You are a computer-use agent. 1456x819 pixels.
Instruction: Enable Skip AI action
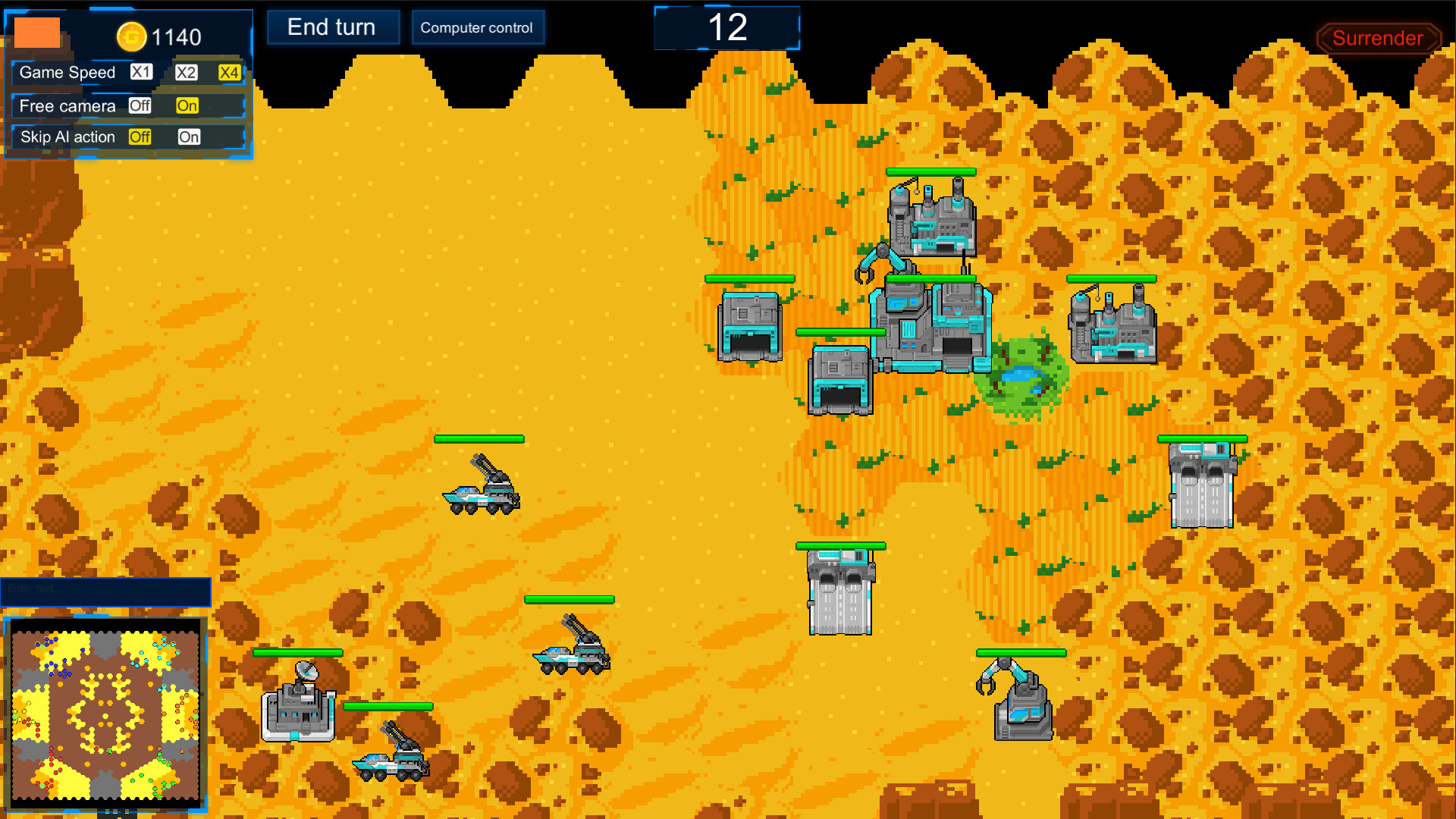point(190,137)
